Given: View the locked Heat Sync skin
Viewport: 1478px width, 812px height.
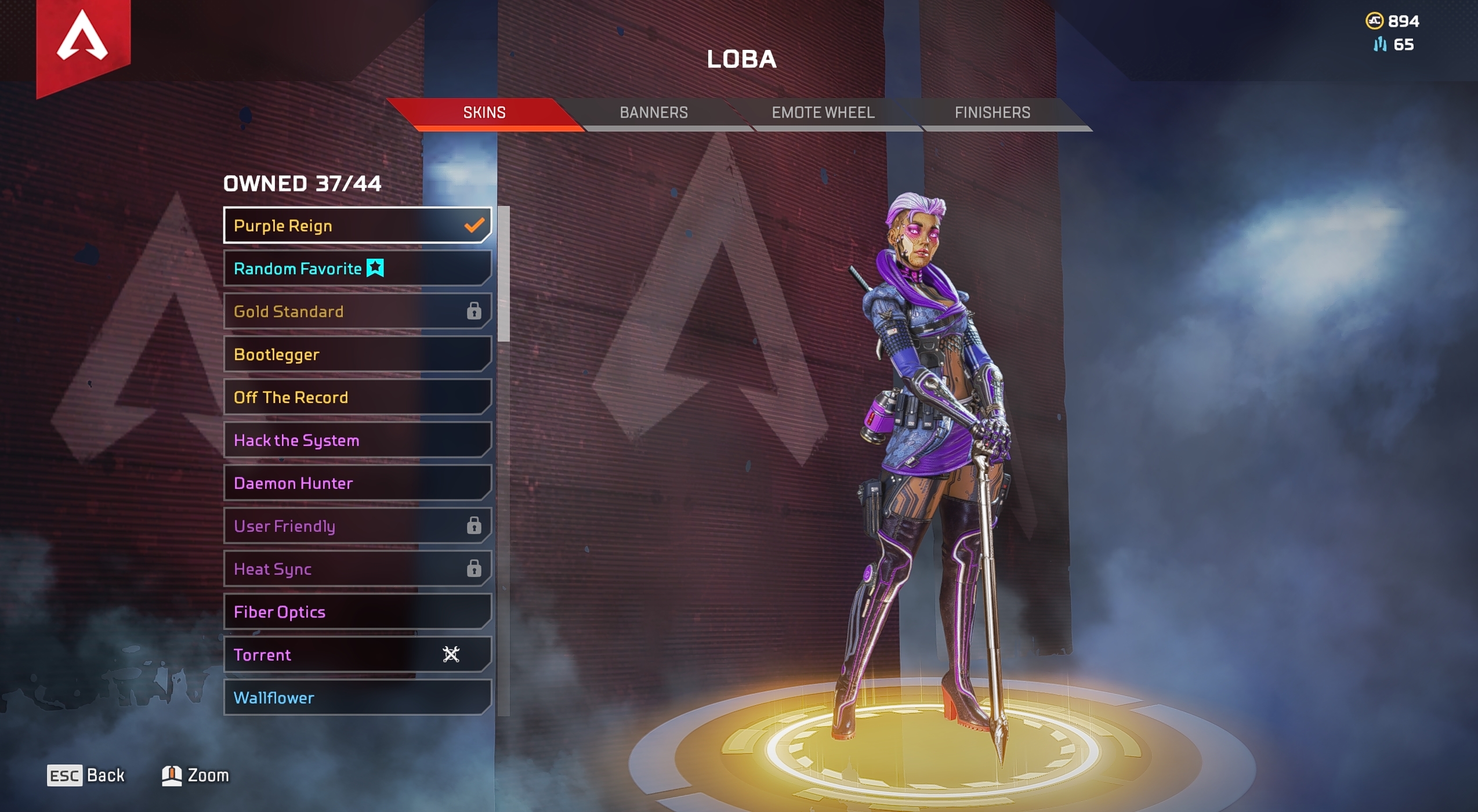Looking at the screenshot, I should click(x=357, y=569).
